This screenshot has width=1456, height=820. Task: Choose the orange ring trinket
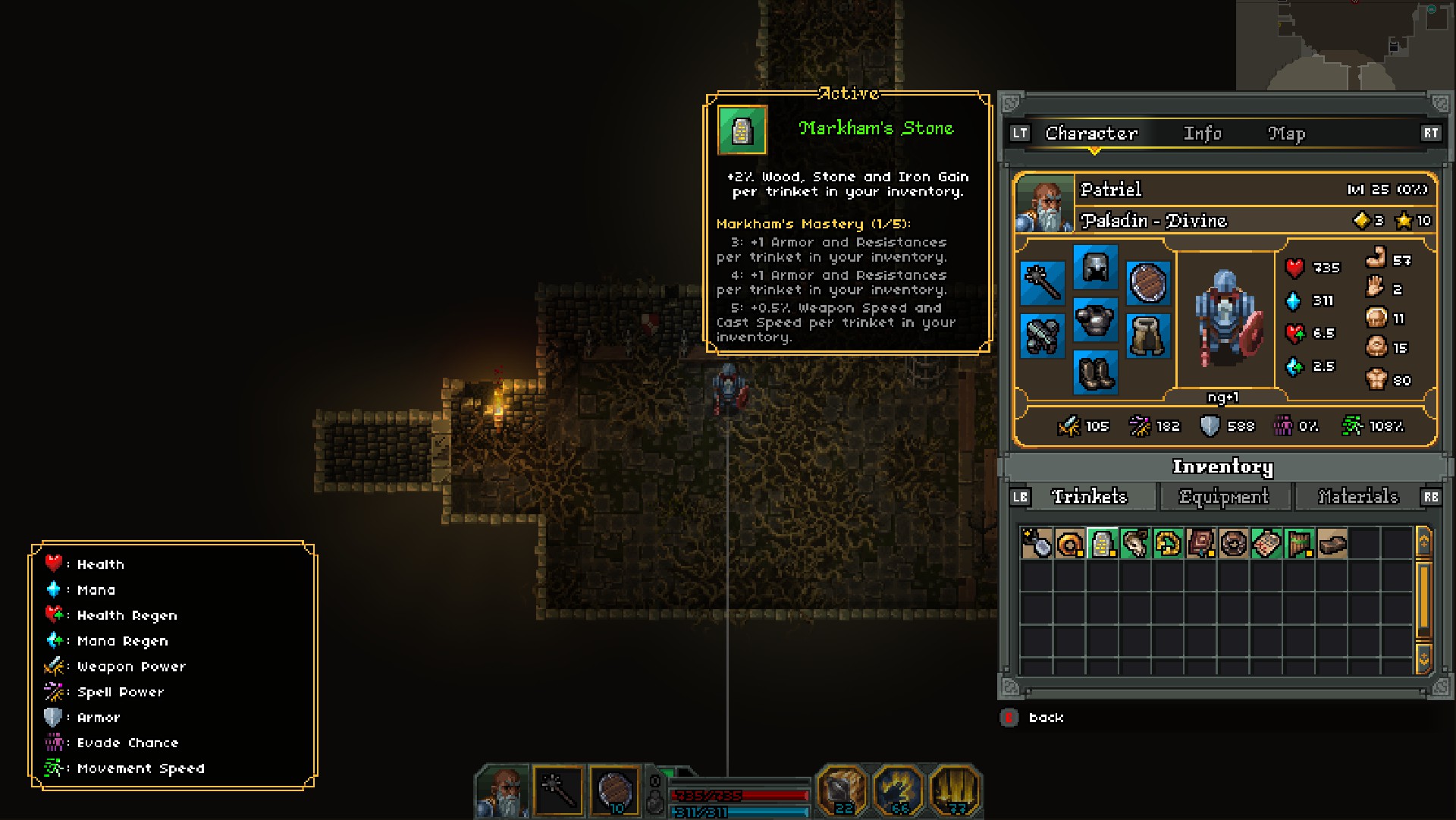click(x=1069, y=543)
